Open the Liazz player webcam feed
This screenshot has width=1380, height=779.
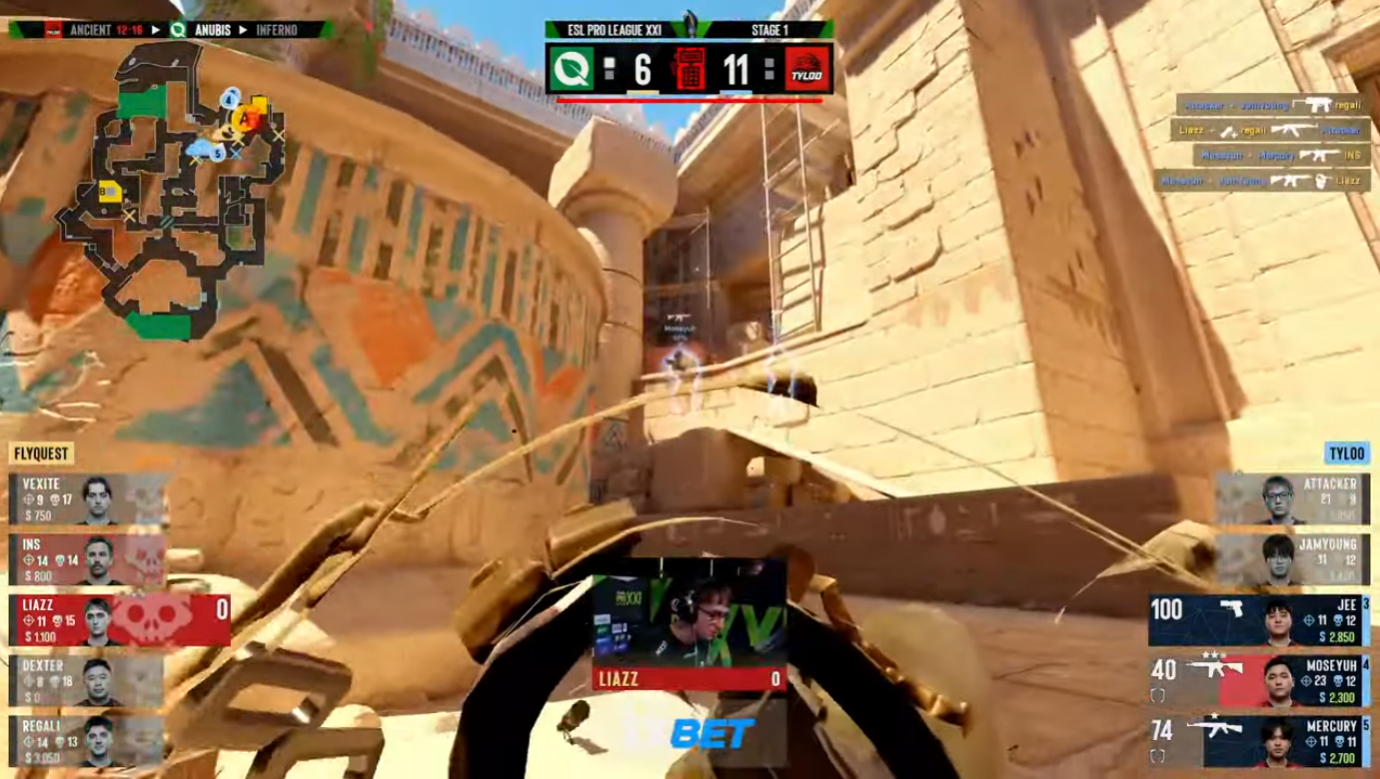(x=689, y=621)
